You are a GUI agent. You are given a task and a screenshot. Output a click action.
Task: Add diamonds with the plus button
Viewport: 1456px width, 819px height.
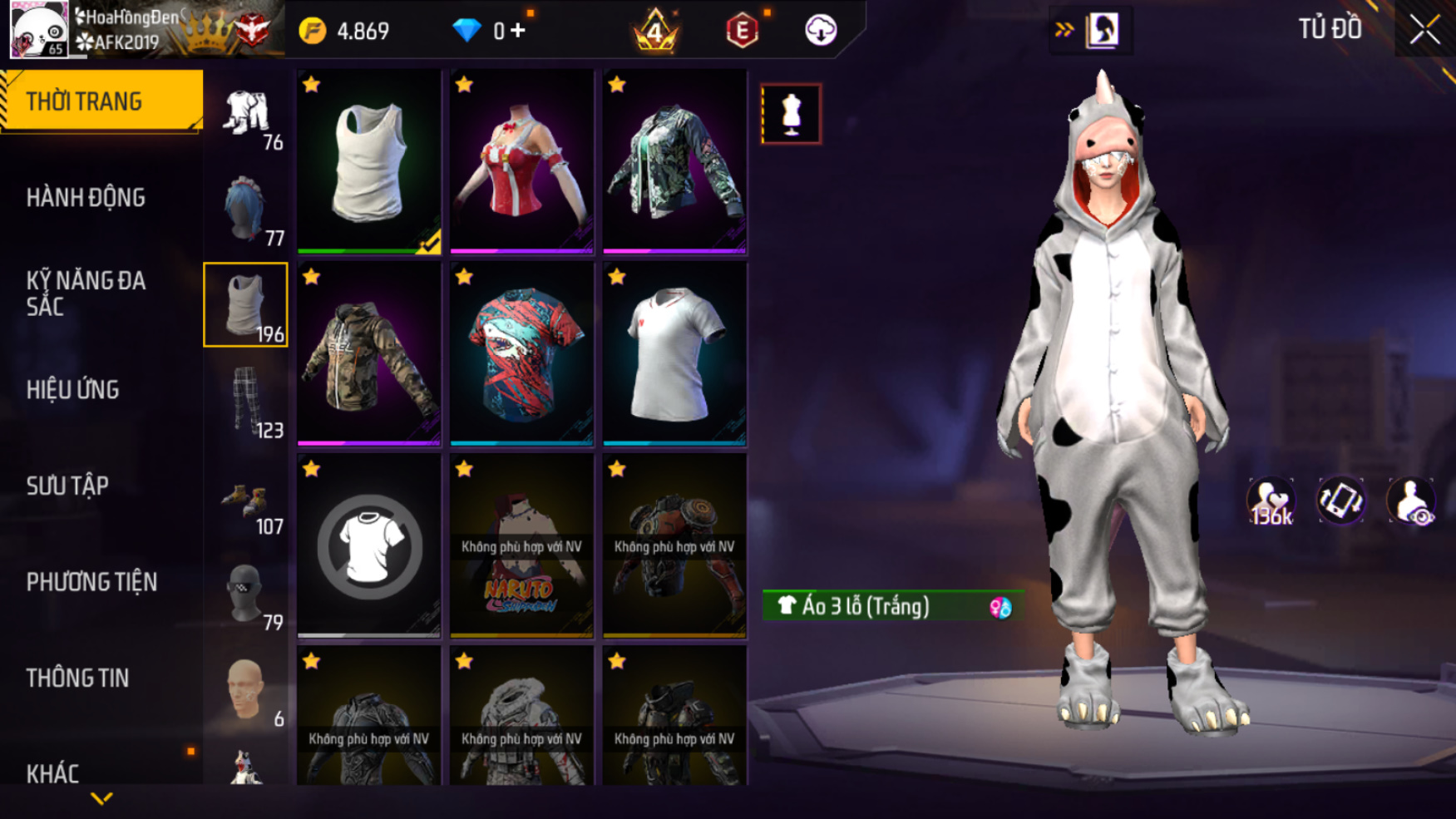[x=518, y=31]
